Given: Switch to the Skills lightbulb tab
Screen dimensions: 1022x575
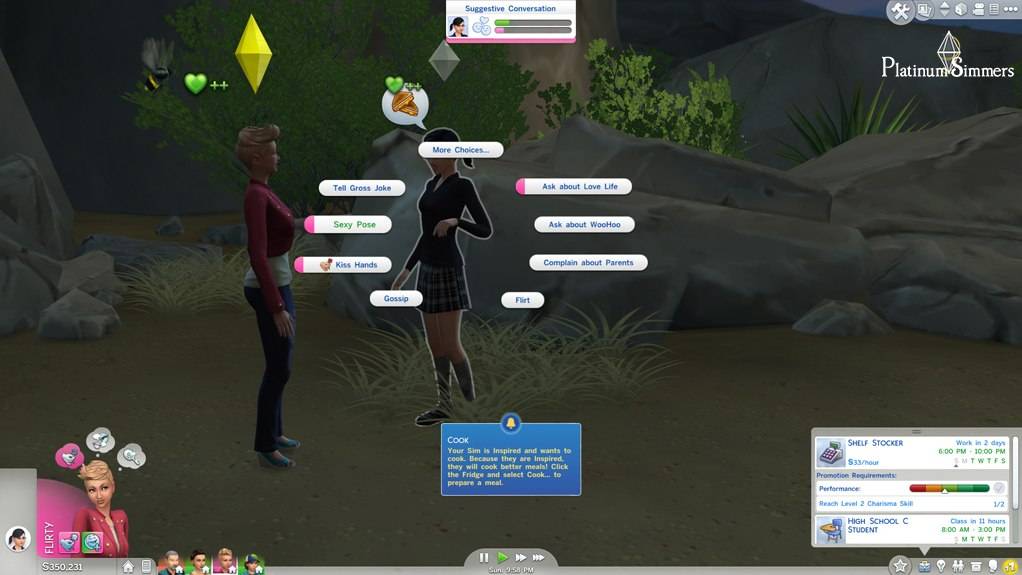Looking at the screenshot, I should 941,566.
